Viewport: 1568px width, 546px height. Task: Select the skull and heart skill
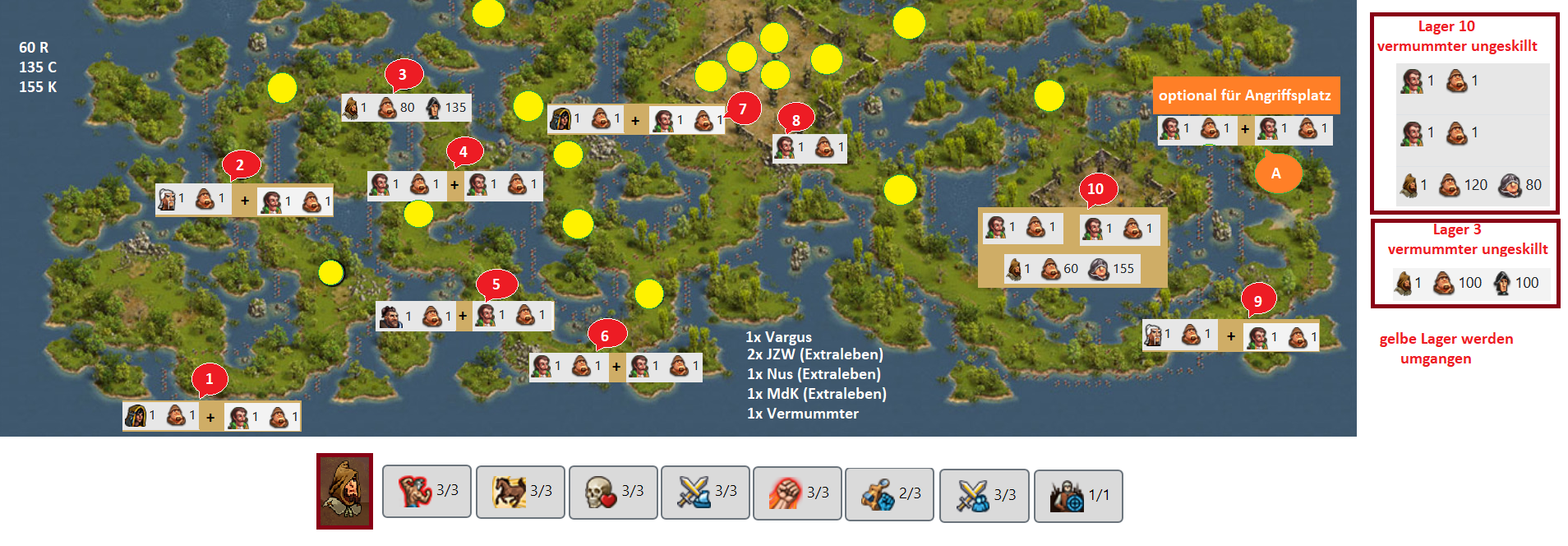[x=613, y=492]
